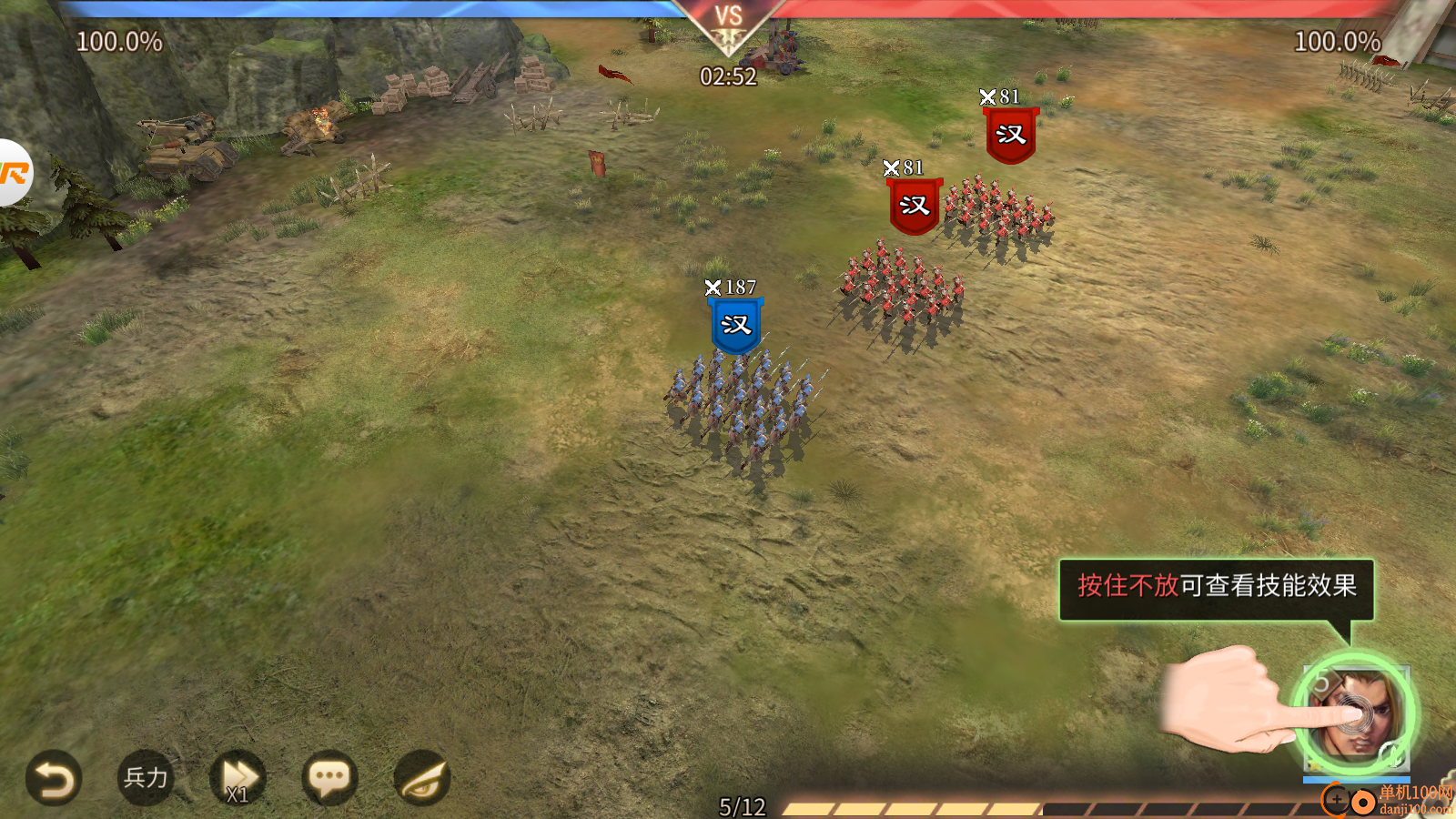Select the hero portrait skill button

[1355, 715]
